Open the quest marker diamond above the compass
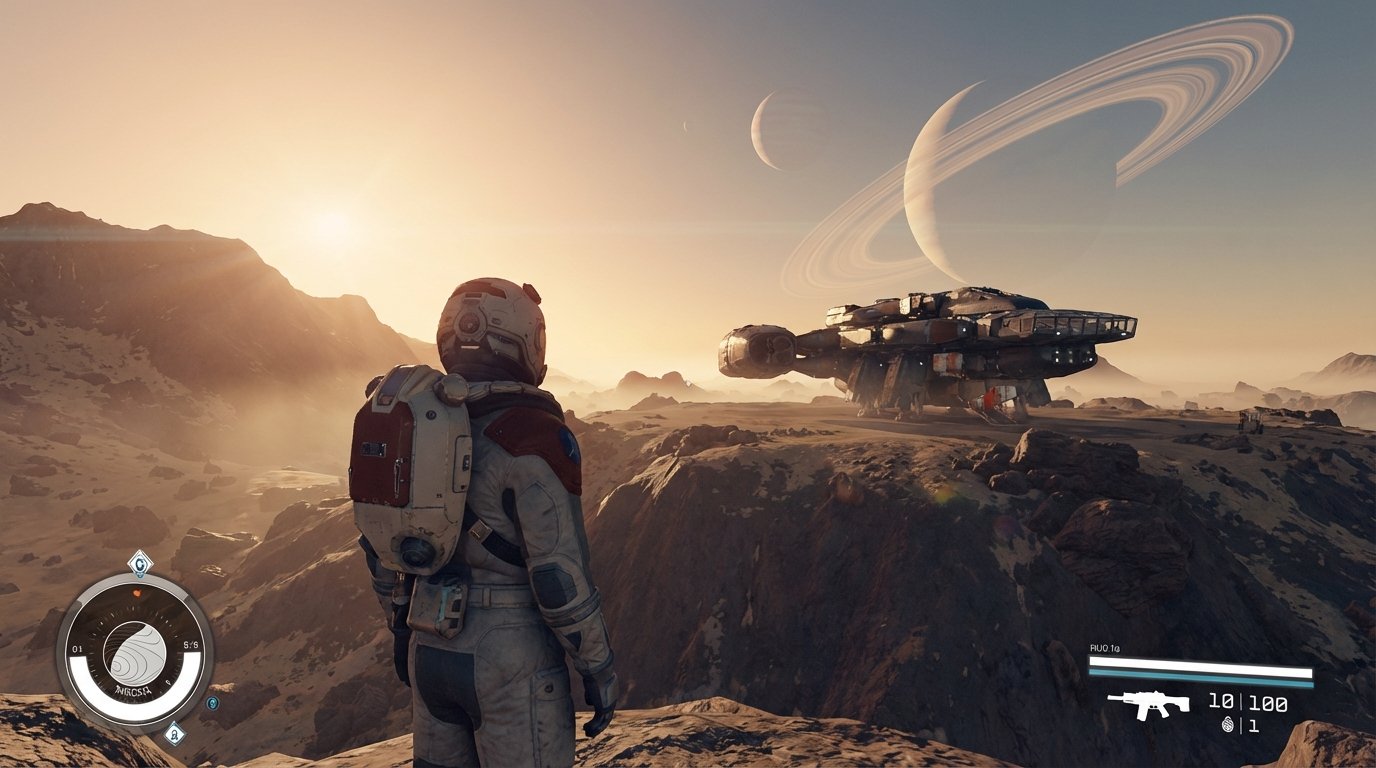Viewport: 1376px width, 768px height. click(140, 563)
